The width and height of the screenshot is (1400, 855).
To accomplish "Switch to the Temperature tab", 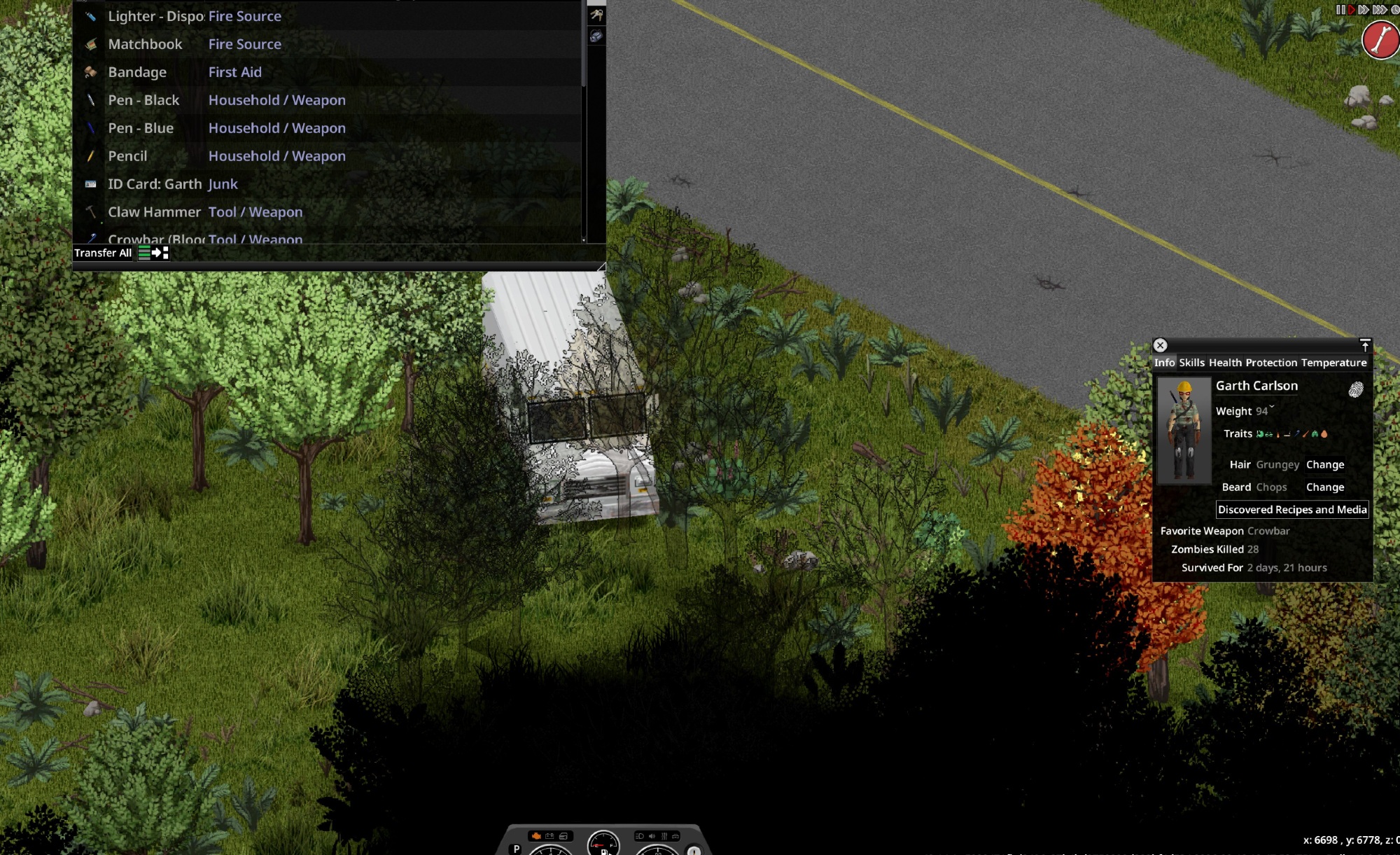I will click(1333, 363).
